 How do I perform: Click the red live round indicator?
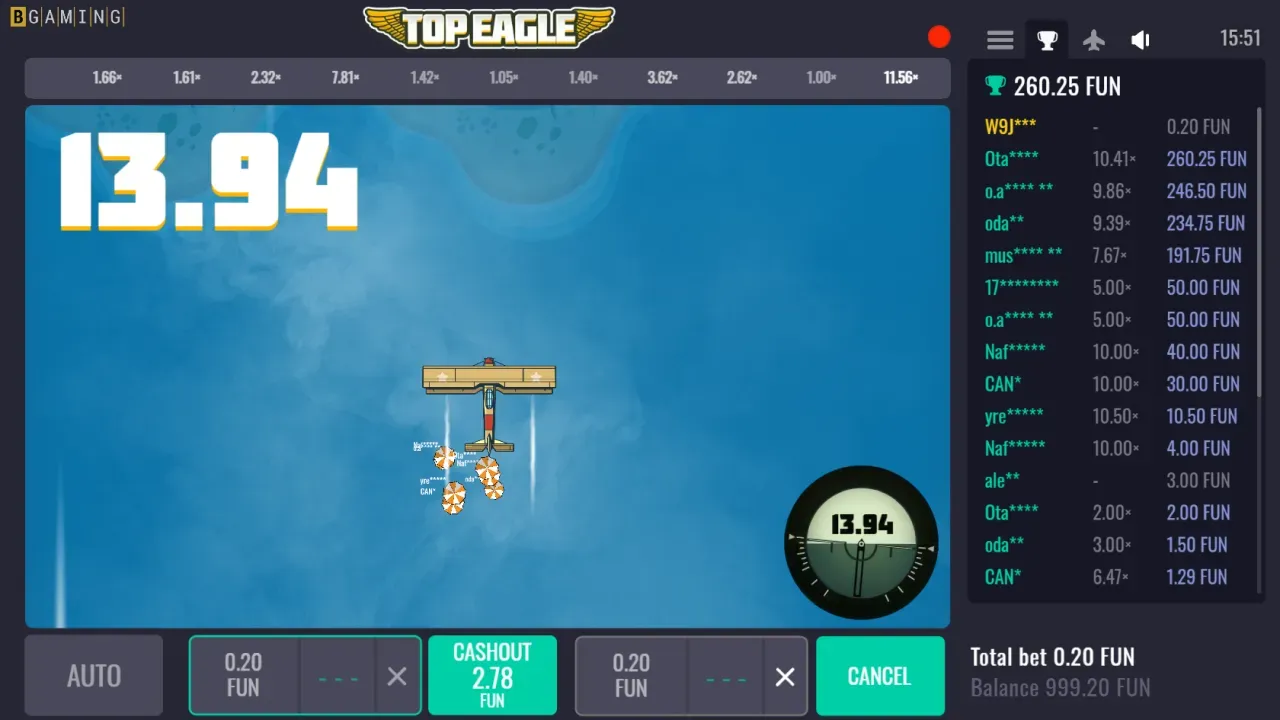pyautogui.click(x=939, y=36)
